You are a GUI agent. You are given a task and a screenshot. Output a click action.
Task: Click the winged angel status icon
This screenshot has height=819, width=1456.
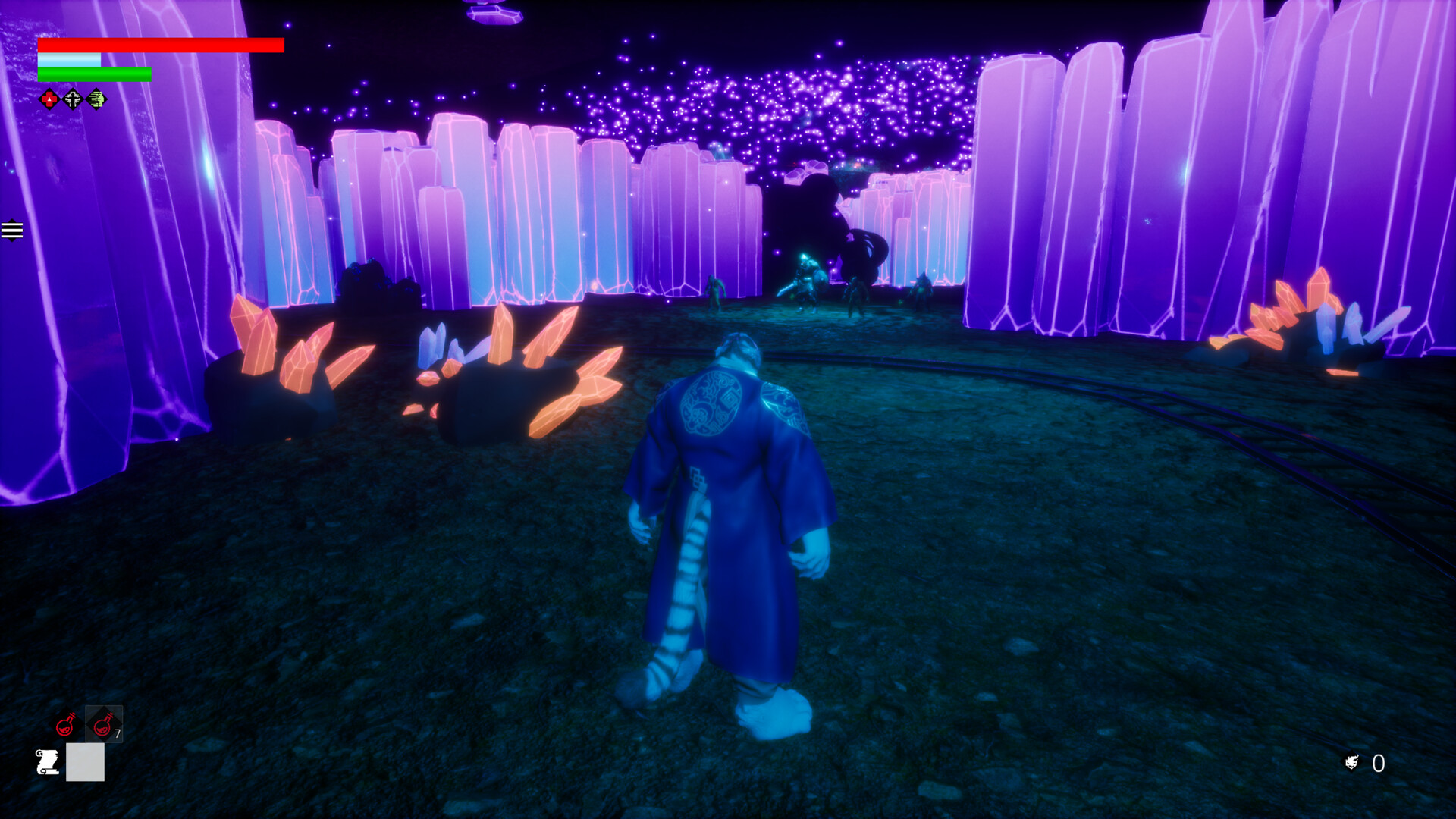click(72, 99)
